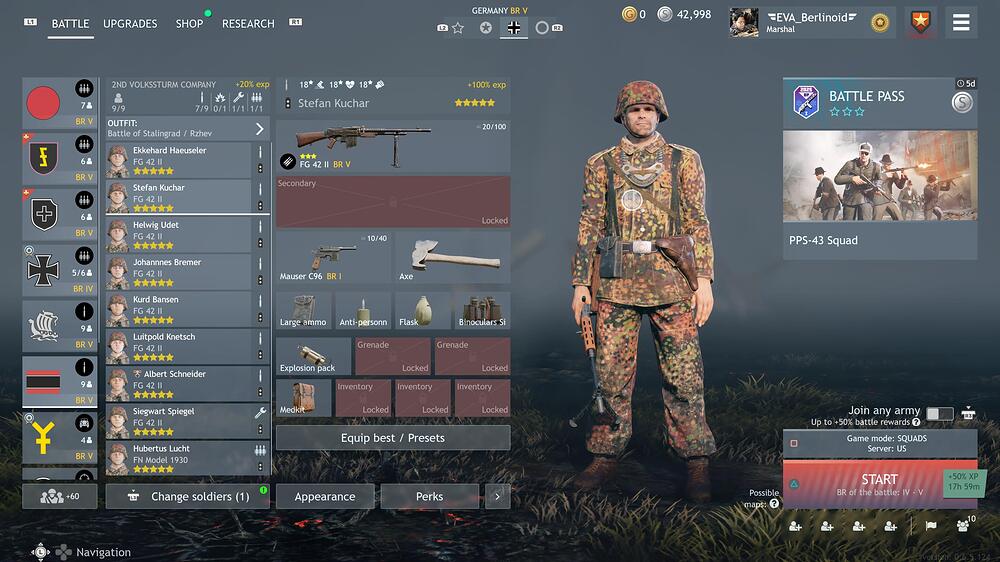This screenshot has width=1000, height=562.
Task: Open the Appearance customization
Action: [325, 497]
